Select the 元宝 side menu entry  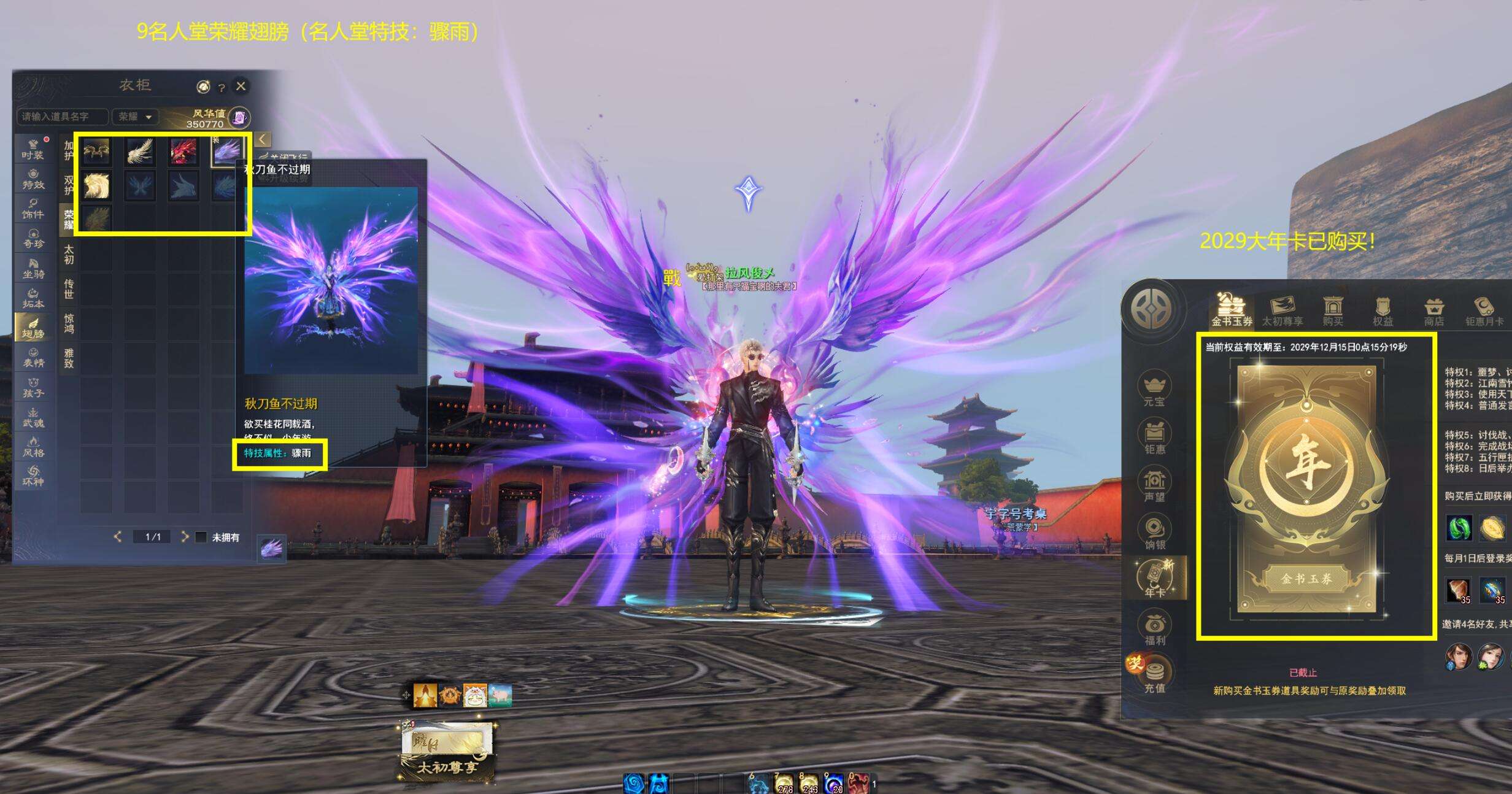coord(1154,389)
